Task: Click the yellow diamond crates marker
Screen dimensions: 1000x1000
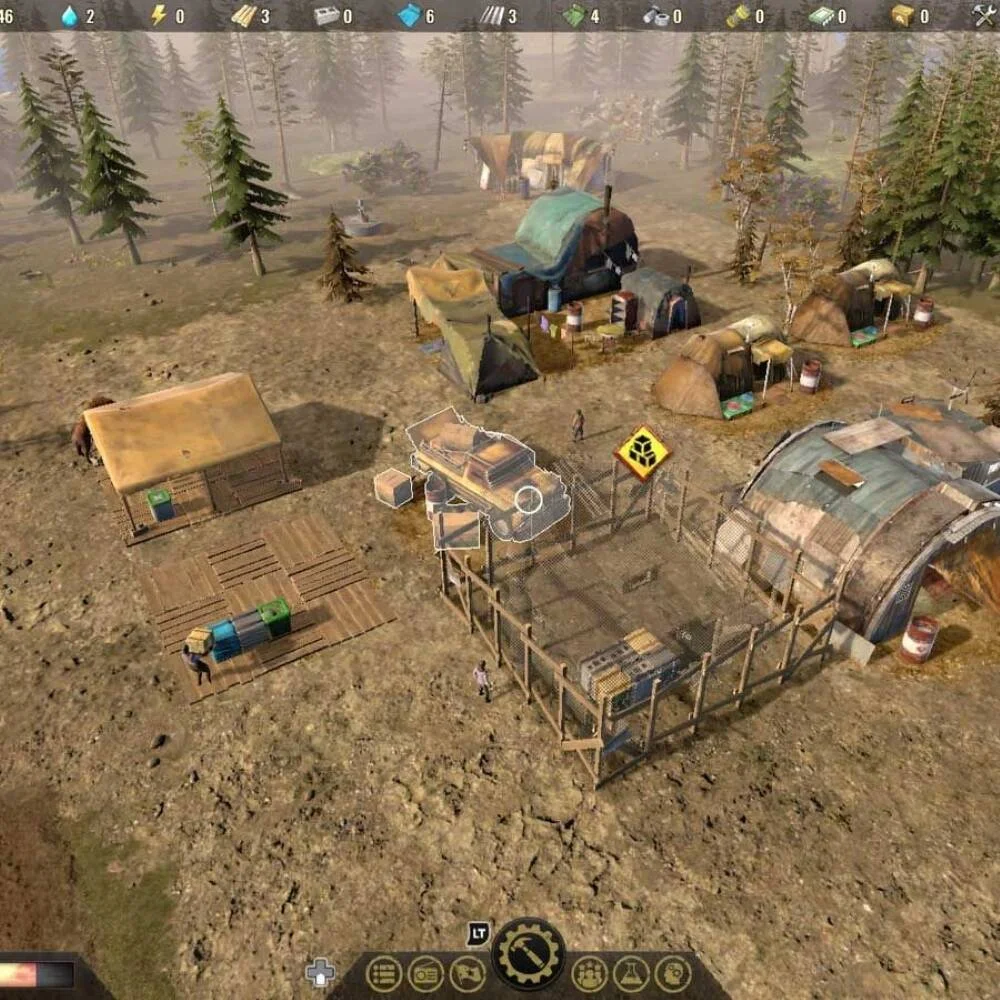Action: [x=642, y=453]
